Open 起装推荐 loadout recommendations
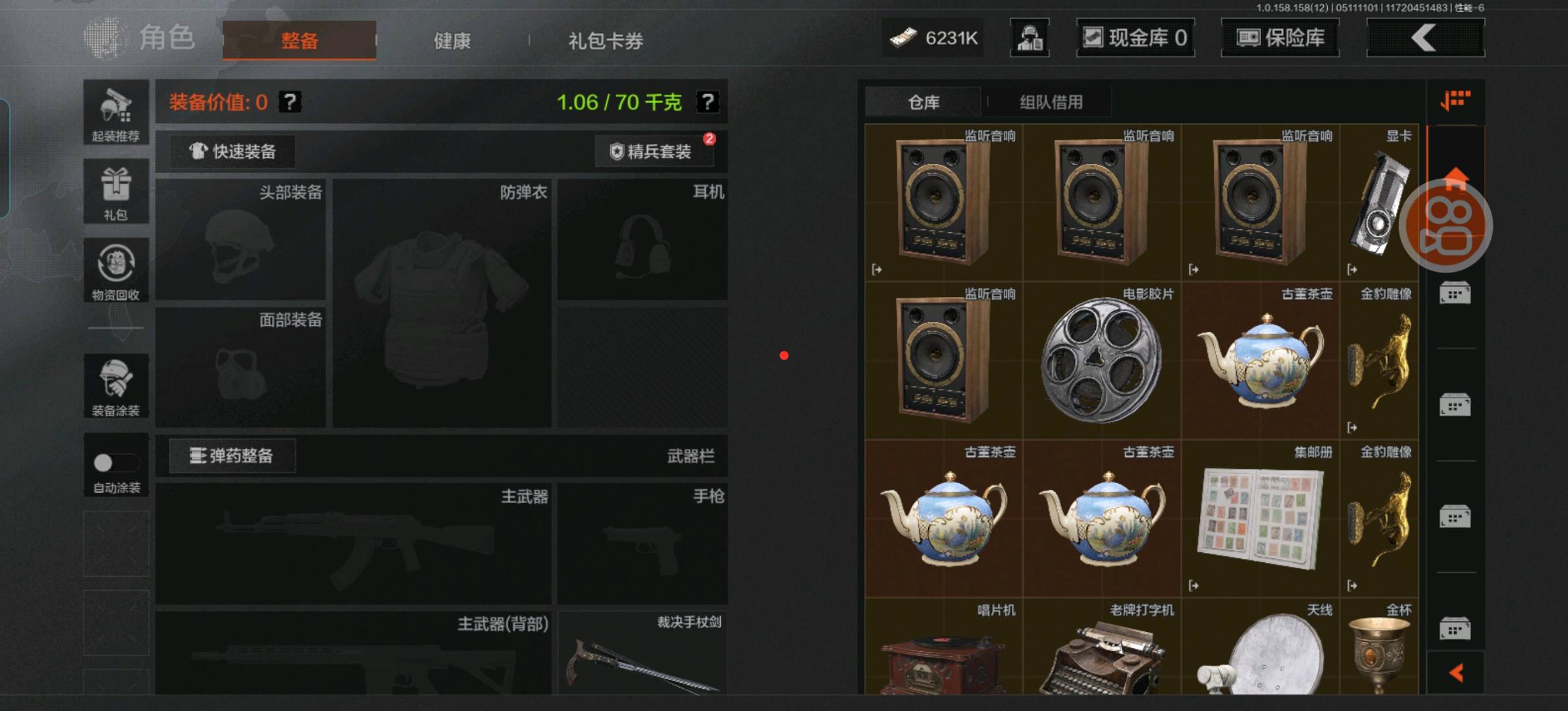1568x711 pixels. pos(116,113)
